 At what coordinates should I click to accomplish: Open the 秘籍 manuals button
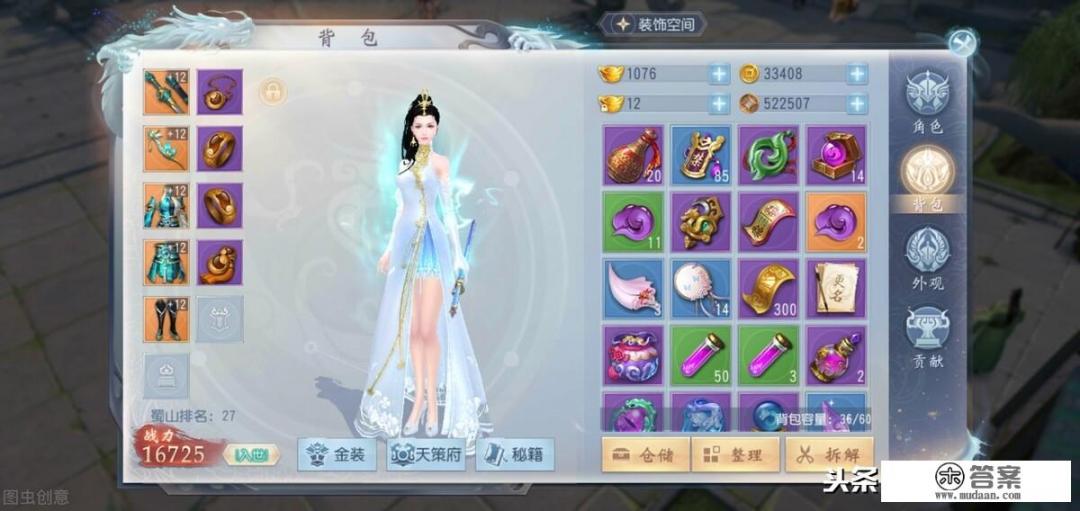(514, 455)
